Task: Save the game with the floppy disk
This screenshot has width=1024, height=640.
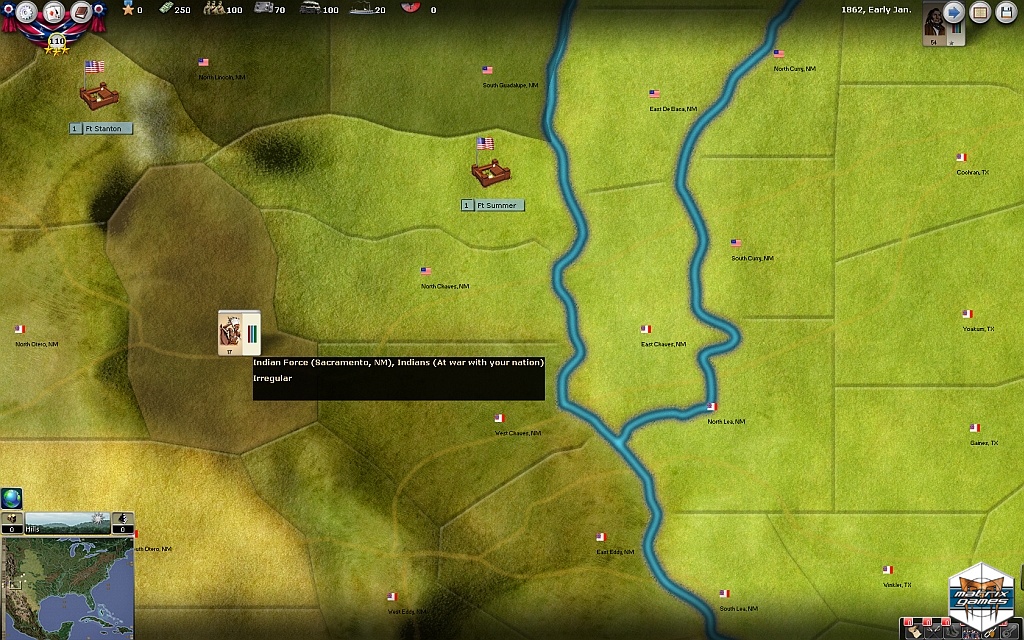Action: [x=1006, y=13]
